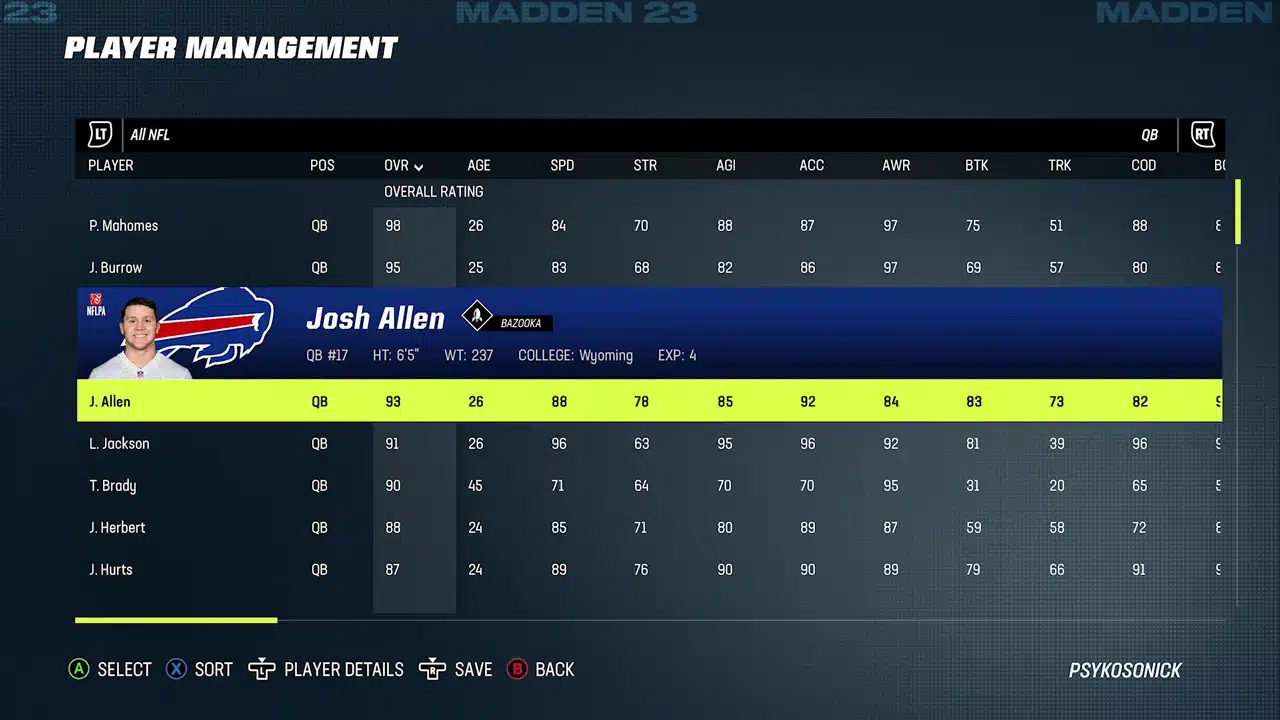Change the All NFL team filter
Screen dimensions: 1280x720
pos(149,134)
